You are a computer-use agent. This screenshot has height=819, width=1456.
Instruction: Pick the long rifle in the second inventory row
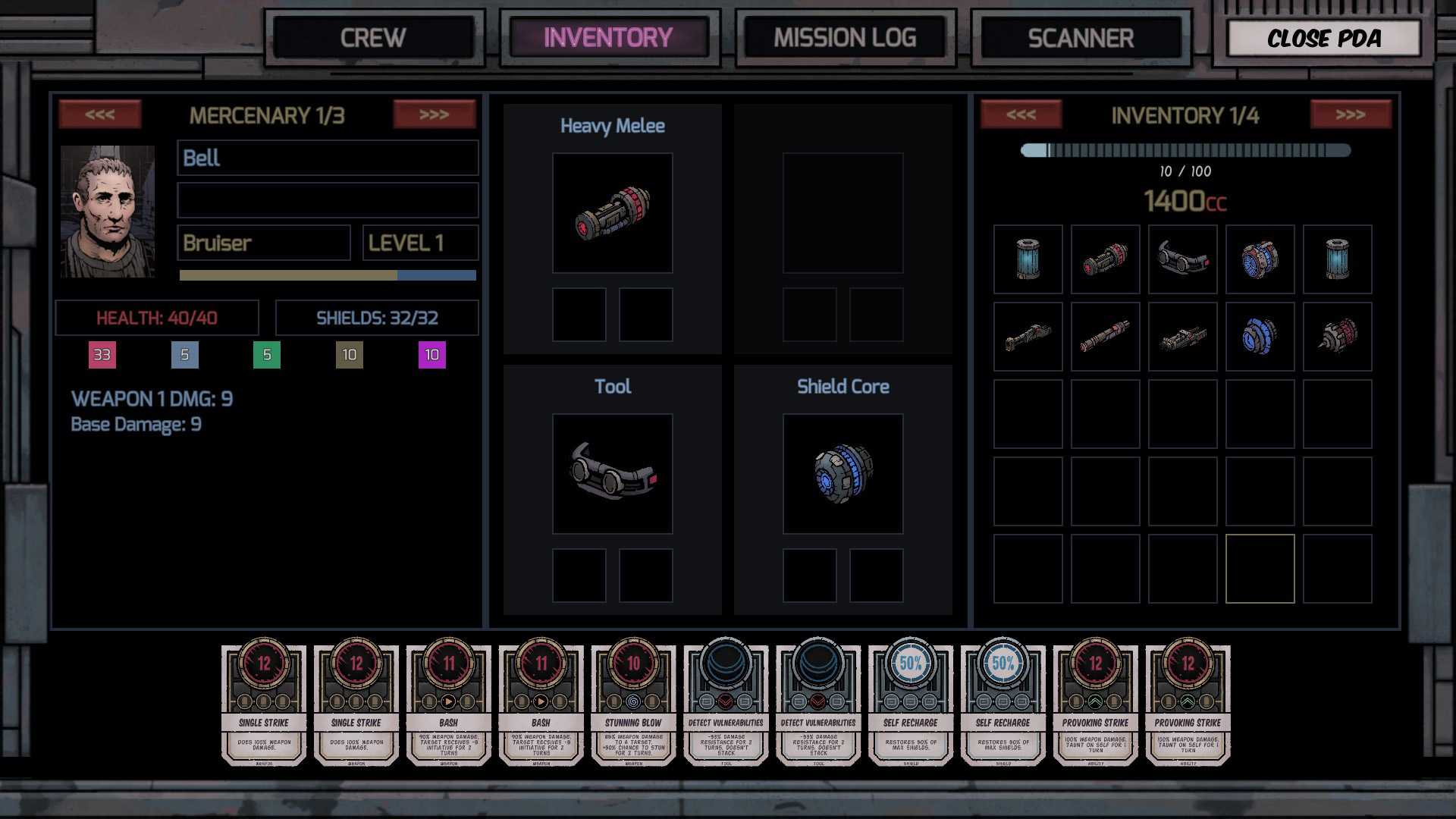click(x=1105, y=334)
